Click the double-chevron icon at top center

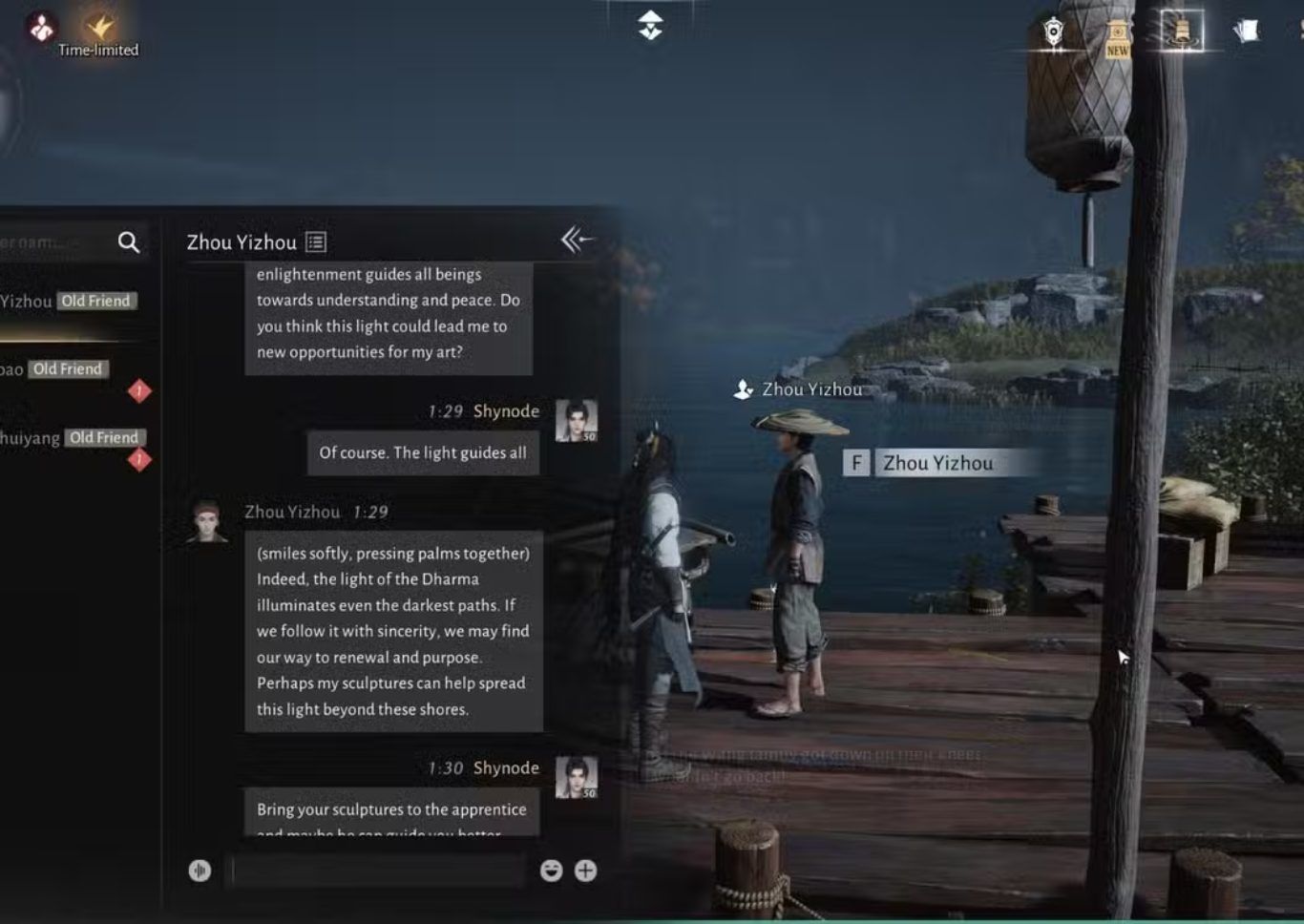click(650, 25)
